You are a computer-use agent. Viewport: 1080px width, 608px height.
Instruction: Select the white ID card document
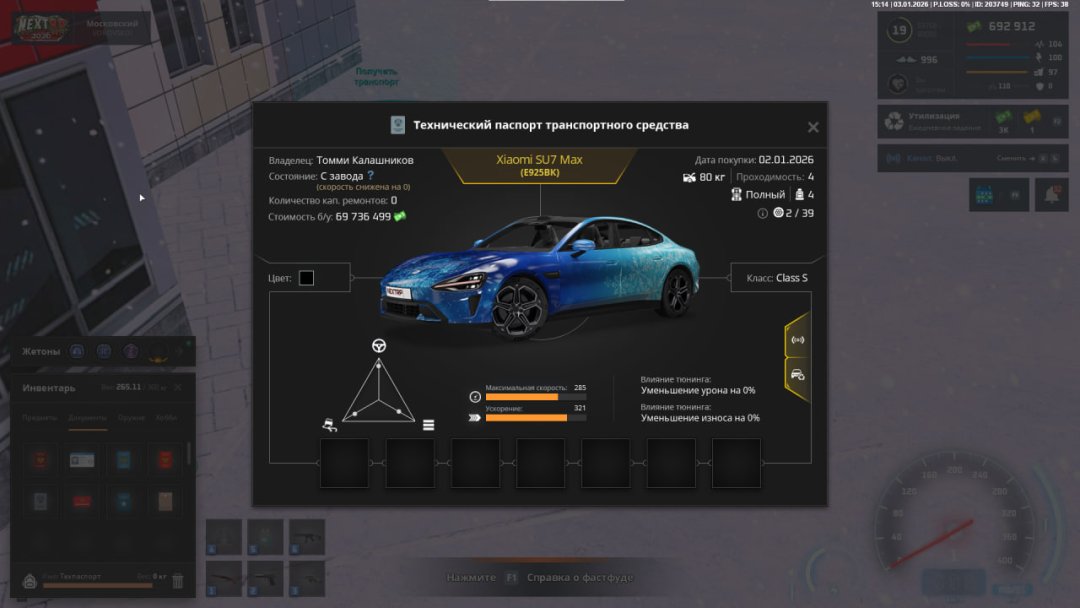(83, 460)
